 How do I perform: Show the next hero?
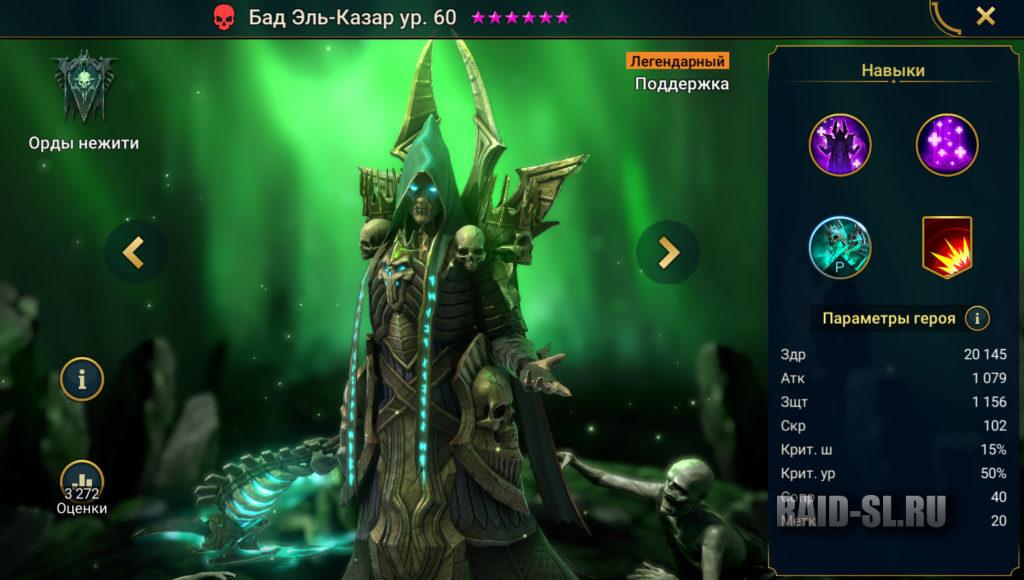pos(667,252)
